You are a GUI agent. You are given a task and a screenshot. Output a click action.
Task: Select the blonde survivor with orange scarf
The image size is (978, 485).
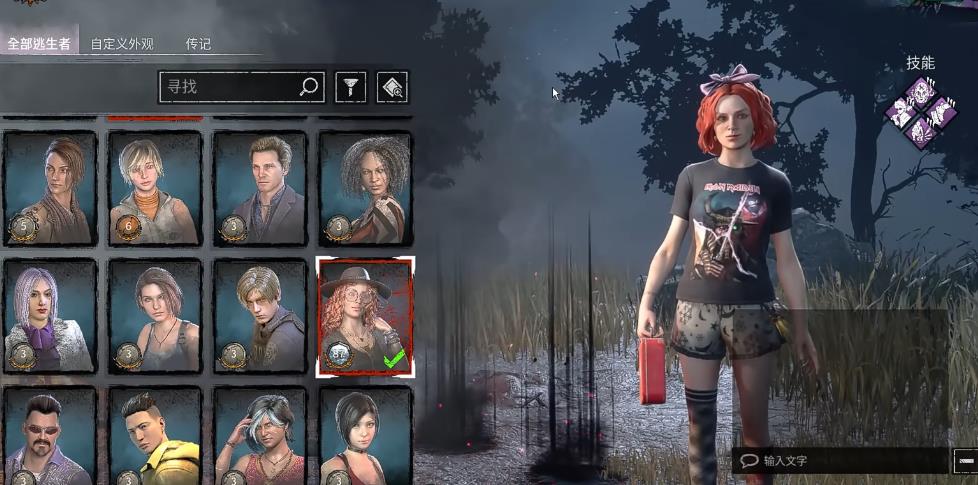[155, 188]
